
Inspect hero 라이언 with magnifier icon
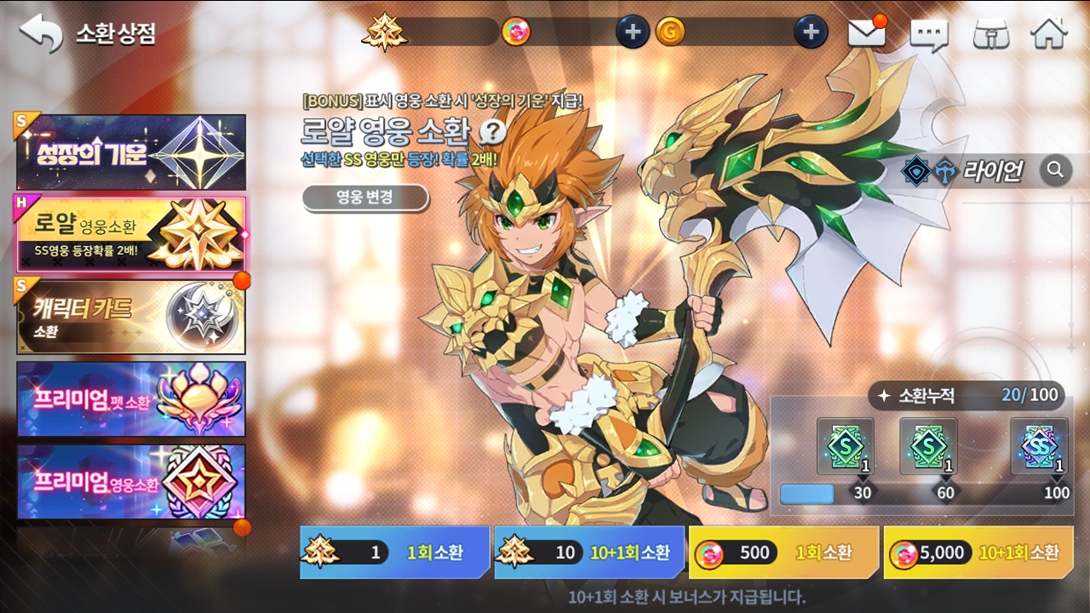pyautogui.click(x=1054, y=171)
